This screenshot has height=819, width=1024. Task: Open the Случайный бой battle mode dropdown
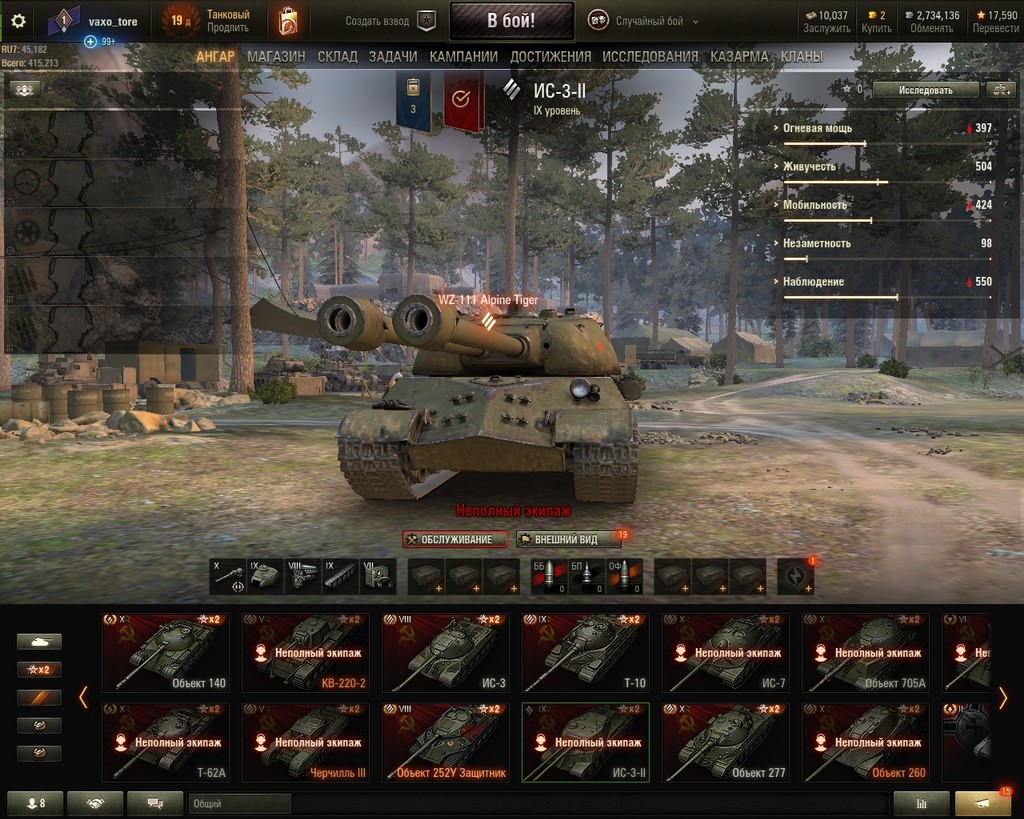point(643,21)
